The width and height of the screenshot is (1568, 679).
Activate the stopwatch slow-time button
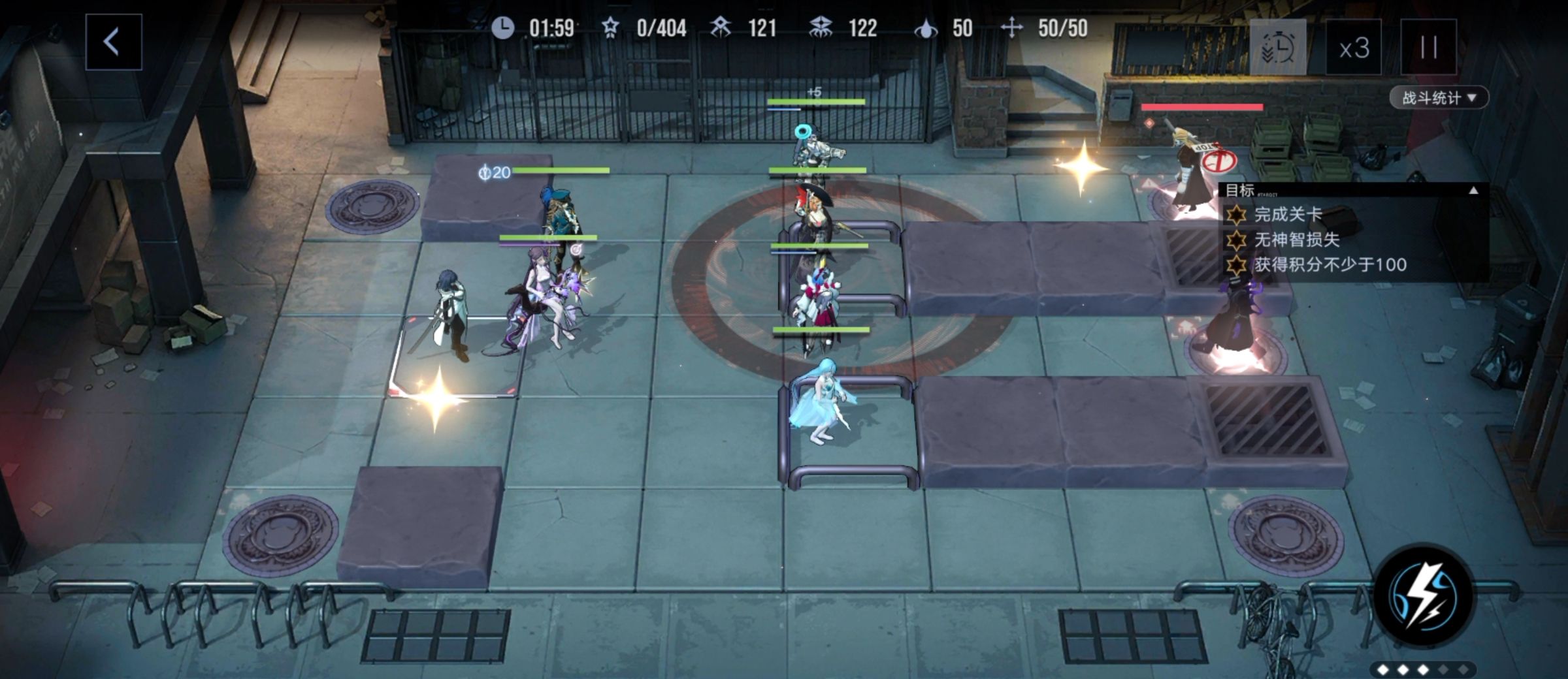pos(1277,48)
